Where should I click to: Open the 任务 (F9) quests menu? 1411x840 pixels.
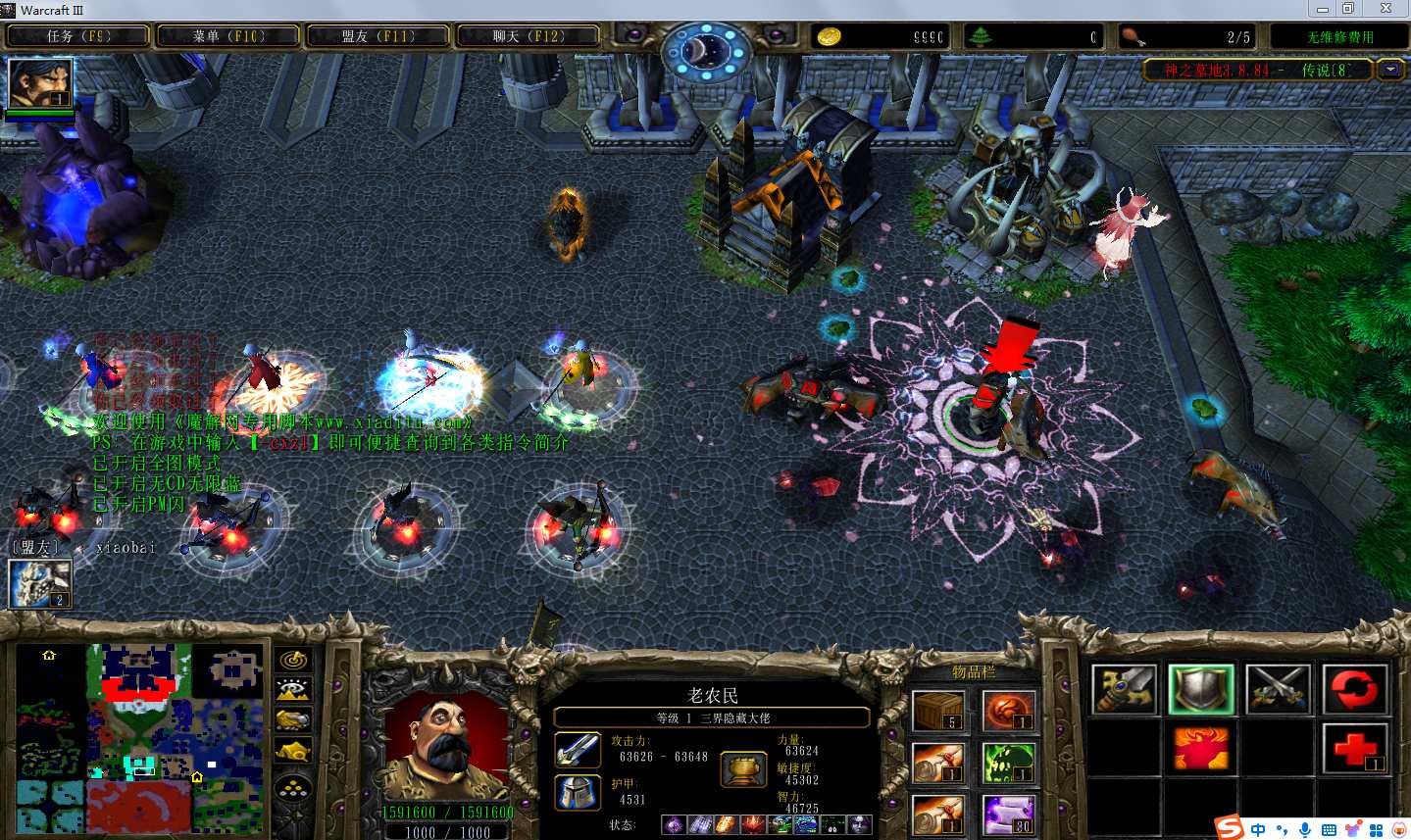click(x=78, y=36)
